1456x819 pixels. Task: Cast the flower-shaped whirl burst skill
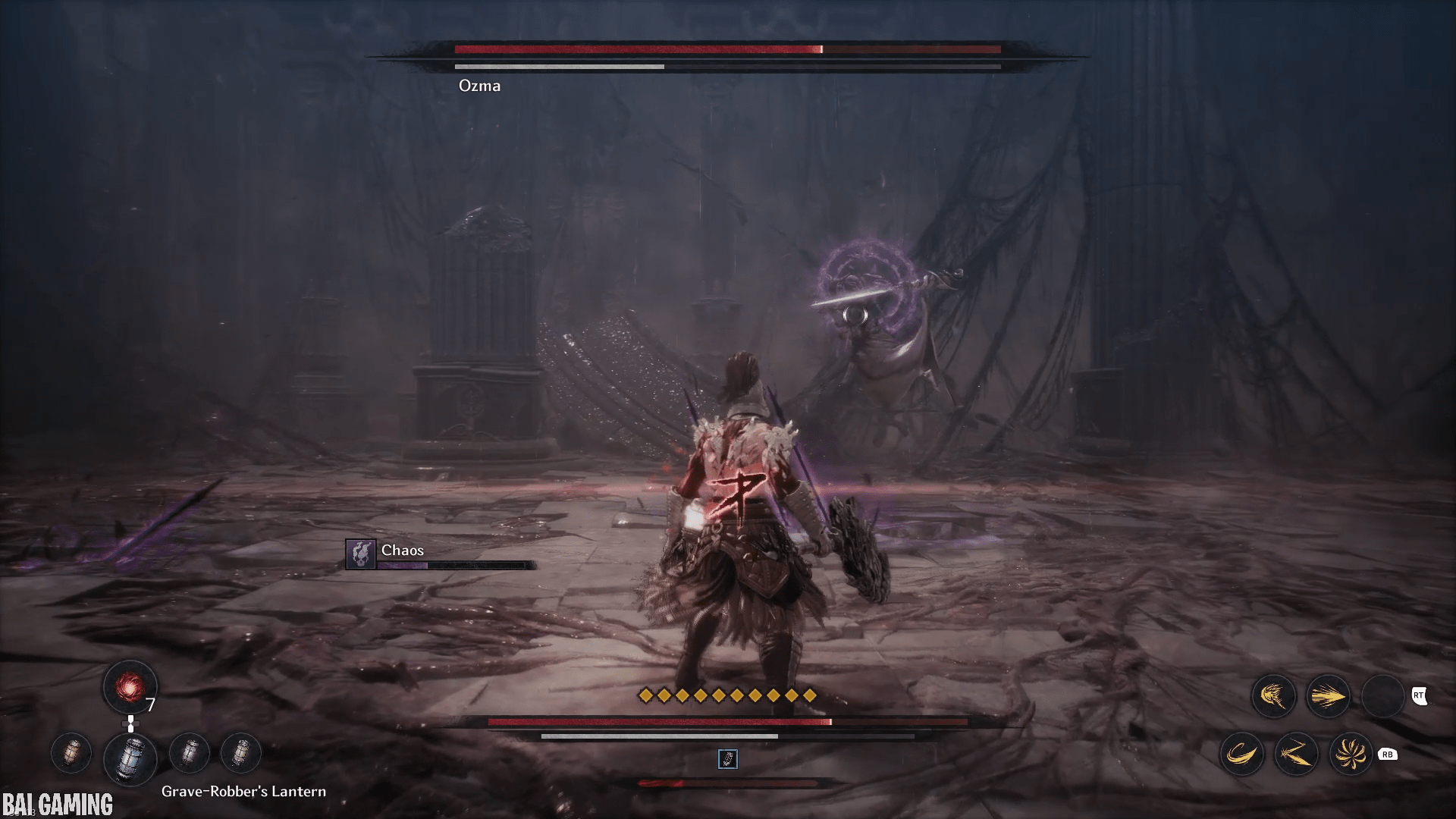pyautogui.click(x=1351, y=754)
